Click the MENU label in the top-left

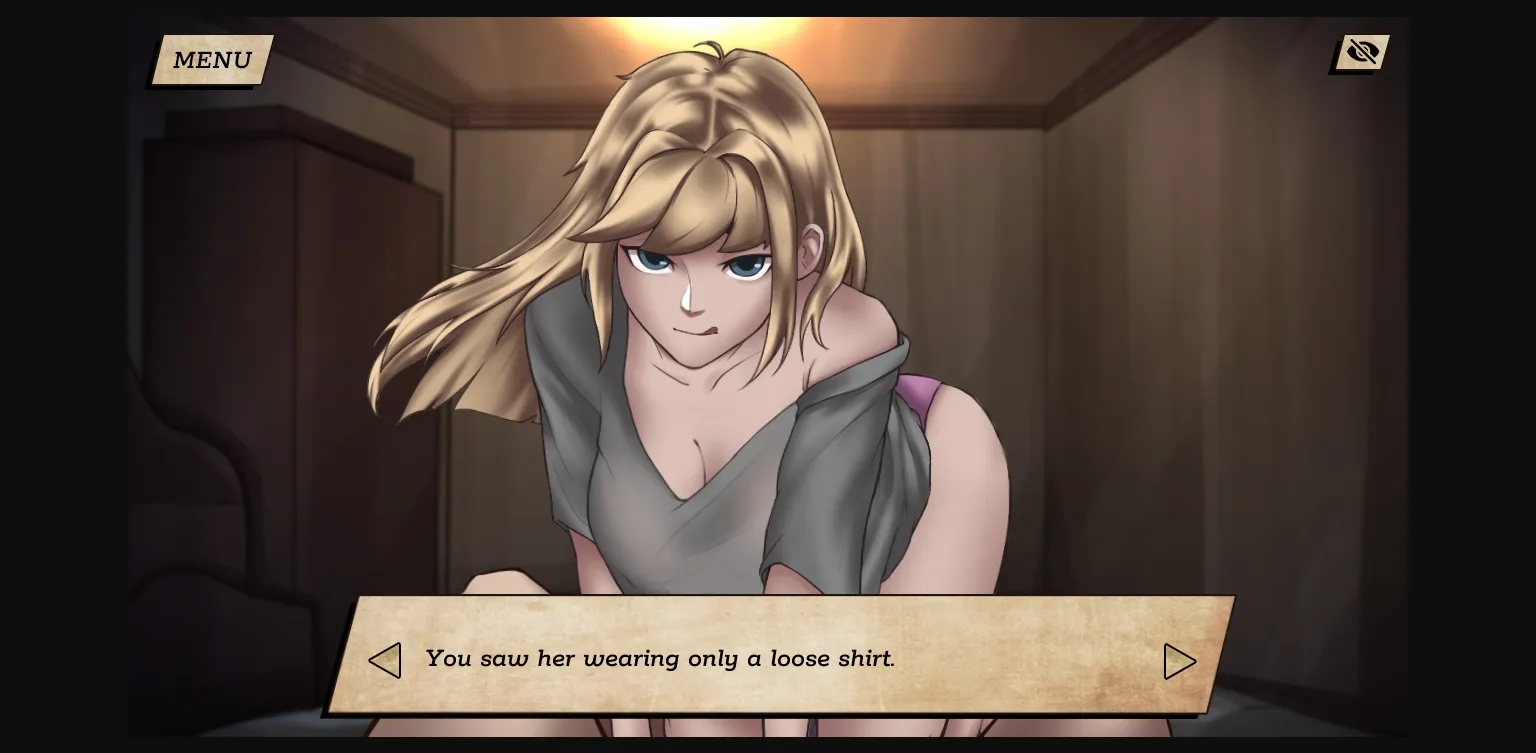pos(211,60)
